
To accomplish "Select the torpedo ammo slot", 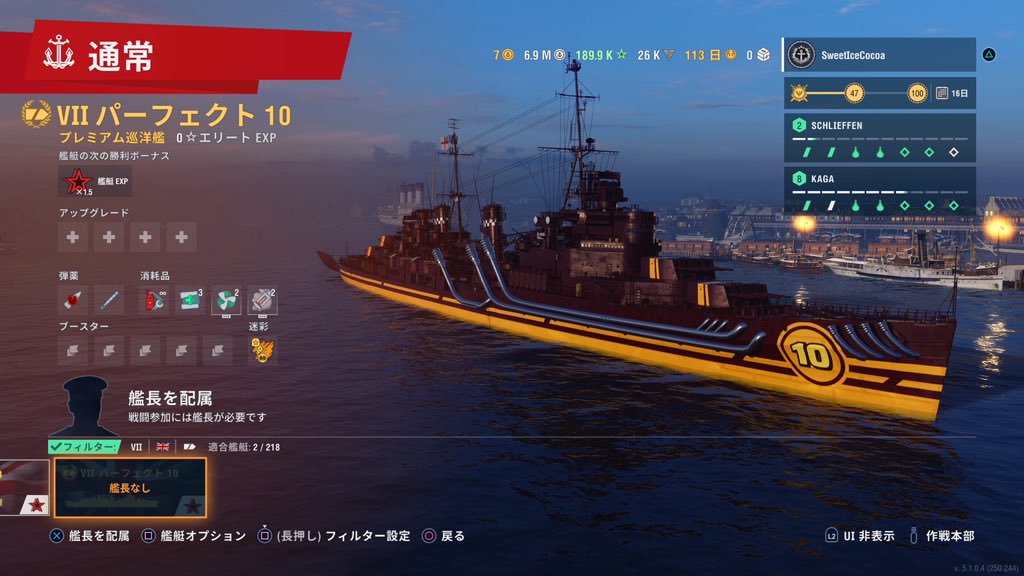I will (x=109, y=299).
